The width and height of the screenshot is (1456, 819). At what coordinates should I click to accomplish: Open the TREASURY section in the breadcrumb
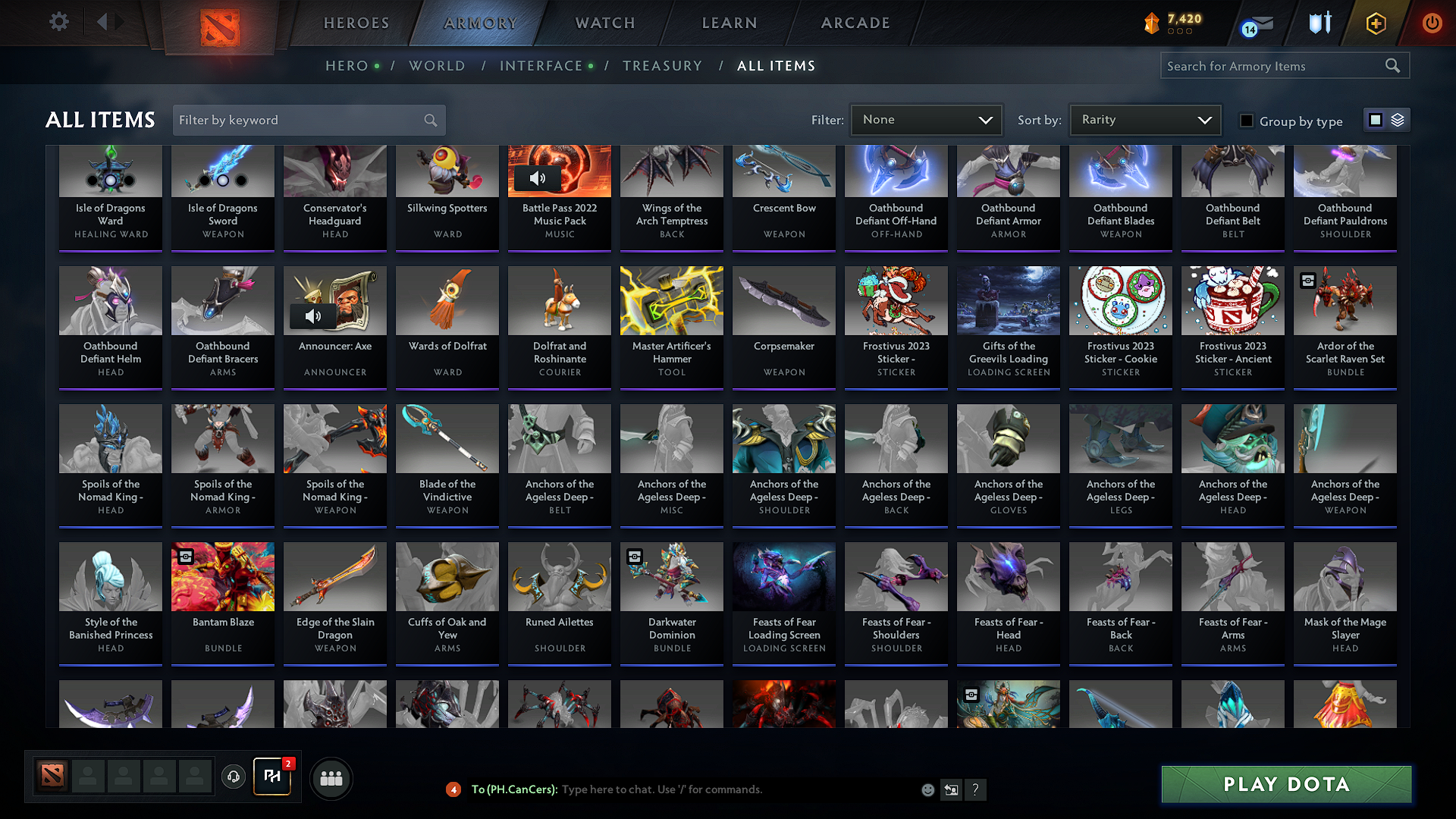(x=662, y=65)
